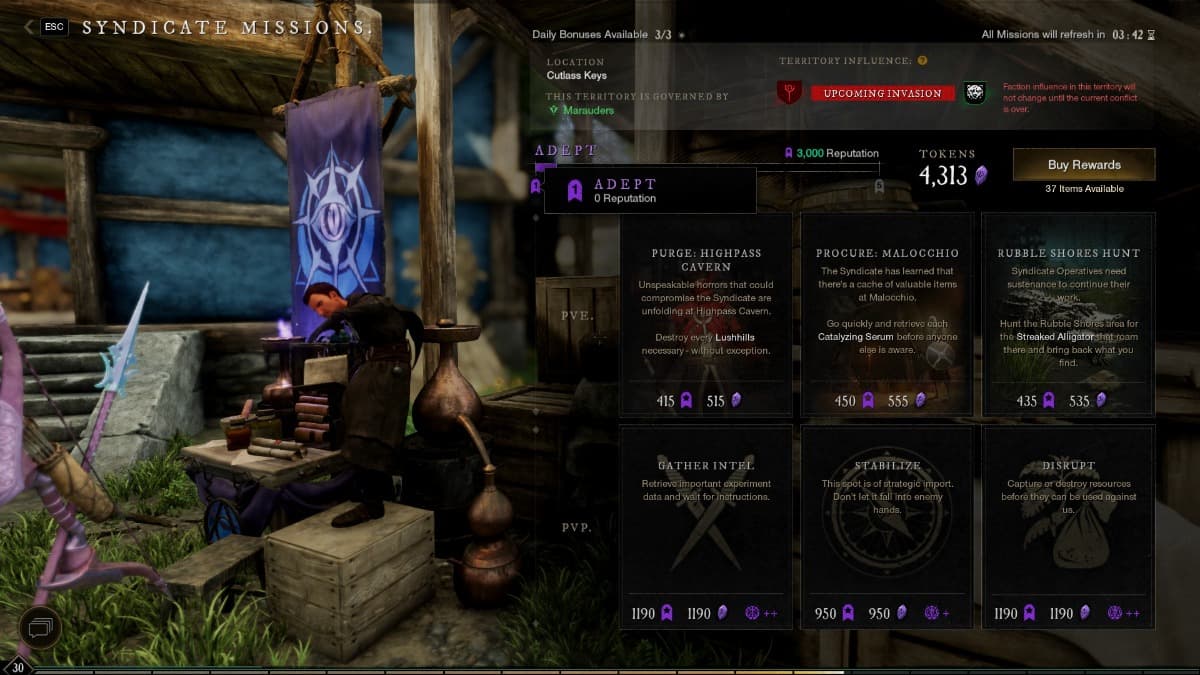Open the chat bubble icon

[41, 628]
